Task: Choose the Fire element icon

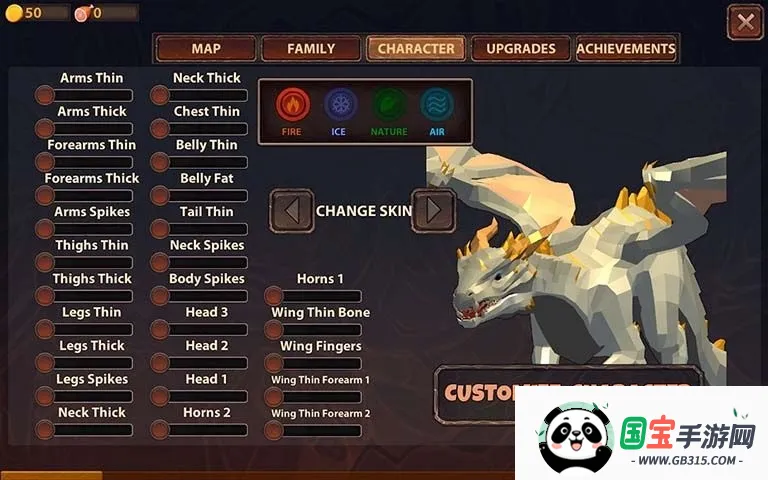Action: point(292,105)
